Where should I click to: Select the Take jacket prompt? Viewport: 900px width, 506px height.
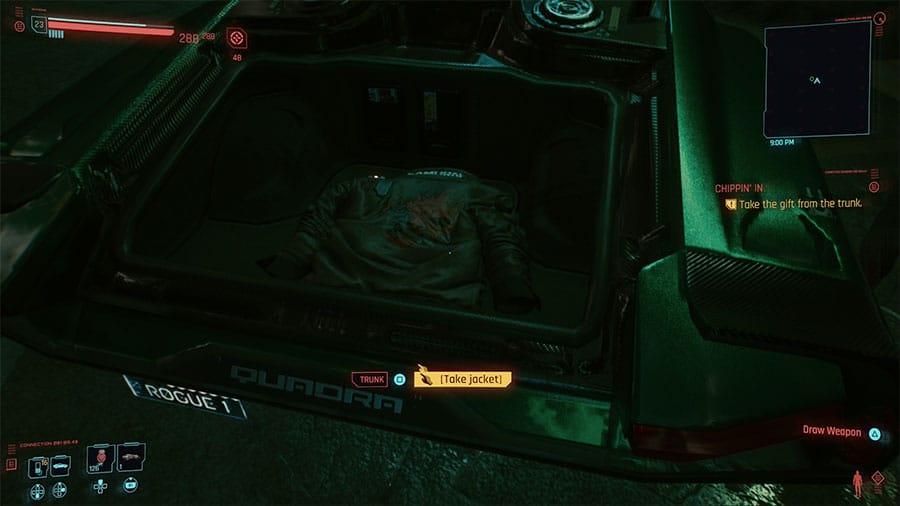(463, 379)
